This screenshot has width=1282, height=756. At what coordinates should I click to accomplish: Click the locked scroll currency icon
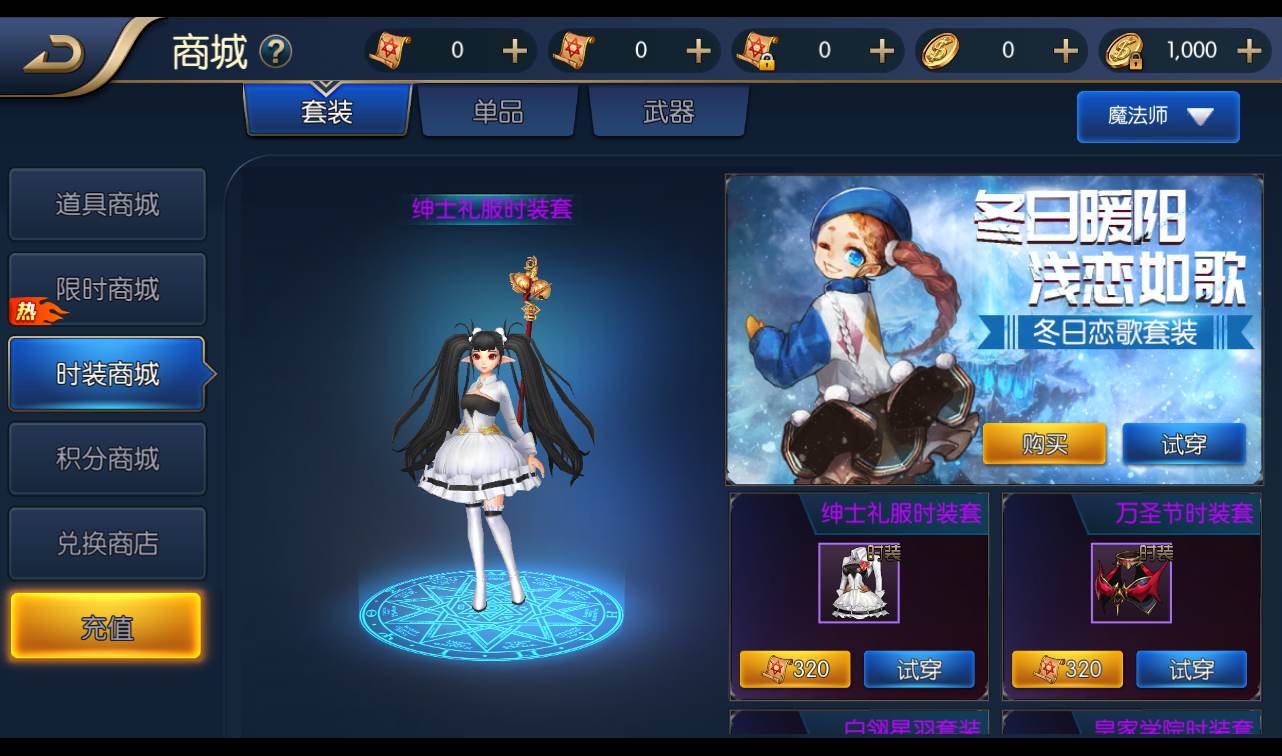762,50
